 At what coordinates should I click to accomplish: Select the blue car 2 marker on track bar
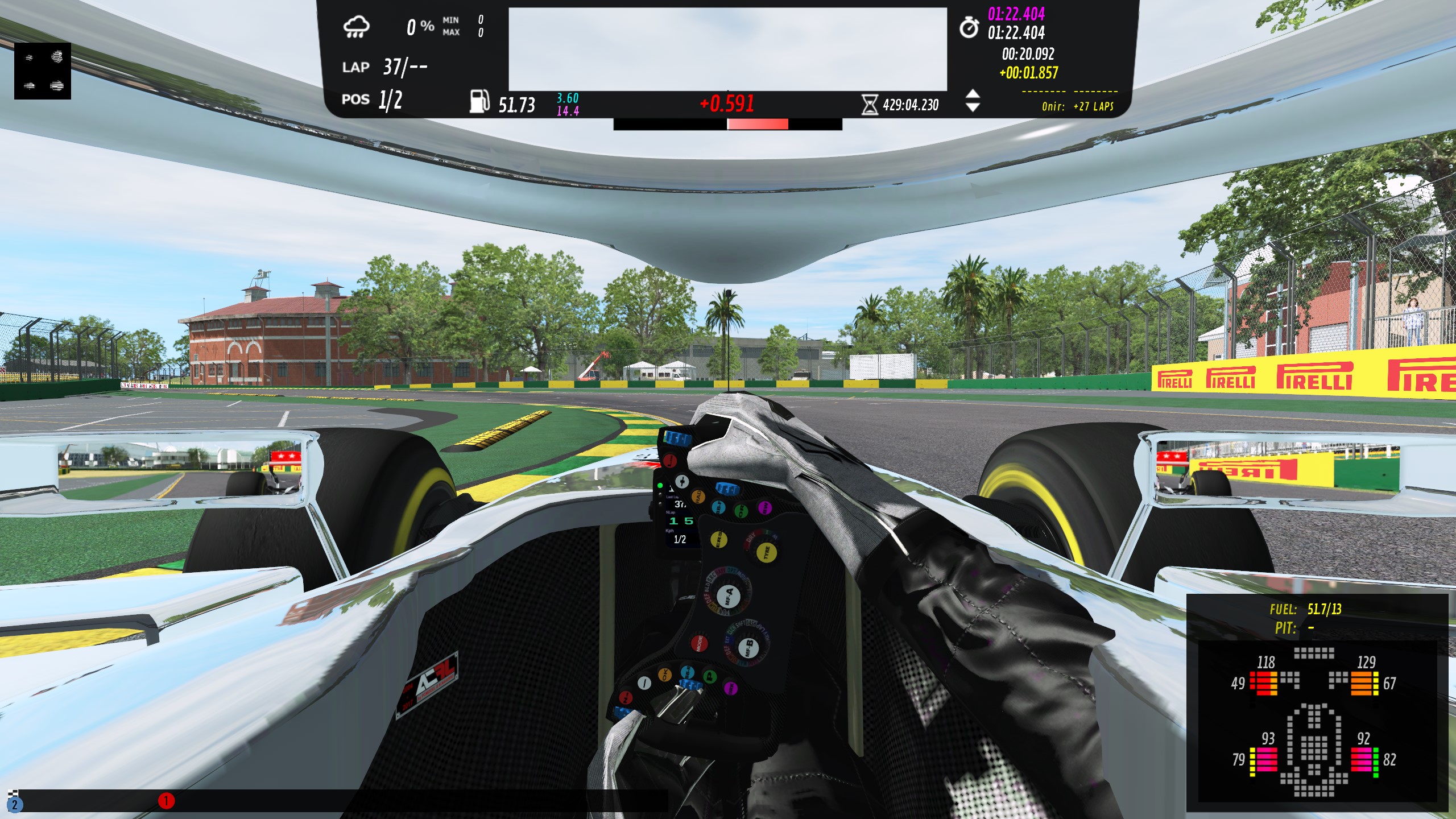(x=15, y=804)
